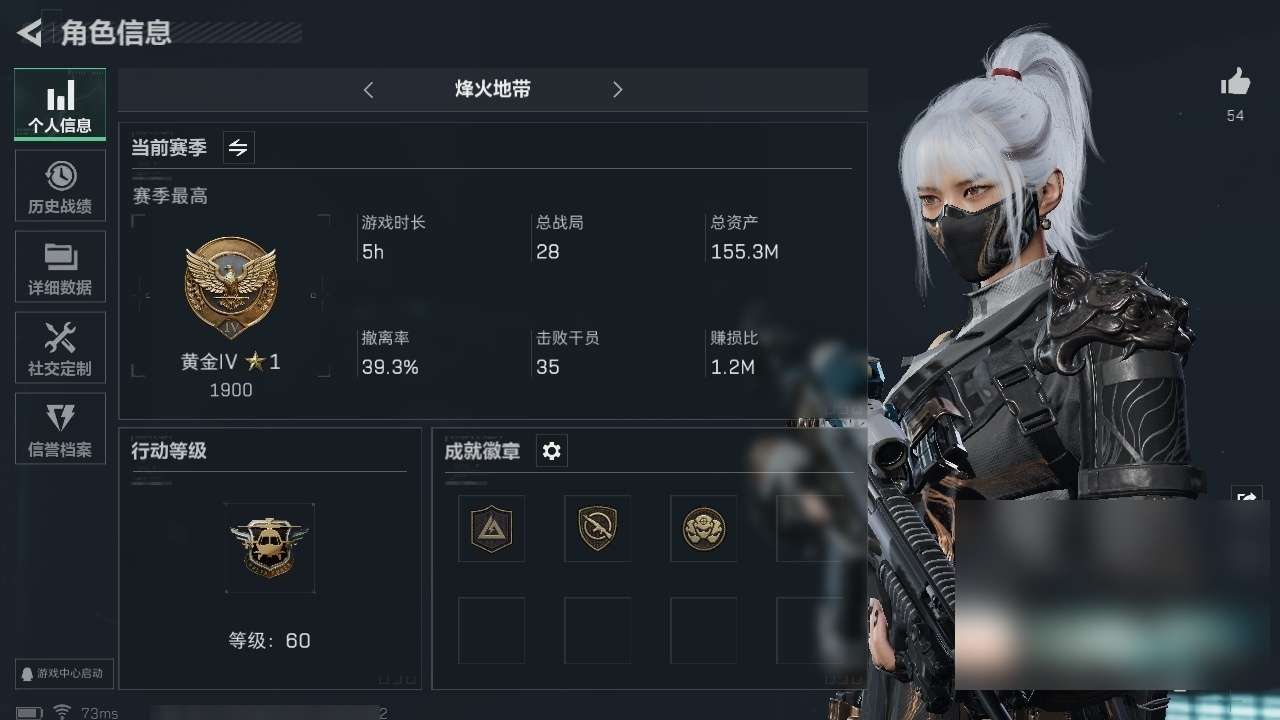Go back using the top-left arrow
The image size is (1280, 720).
coord(29,33)
